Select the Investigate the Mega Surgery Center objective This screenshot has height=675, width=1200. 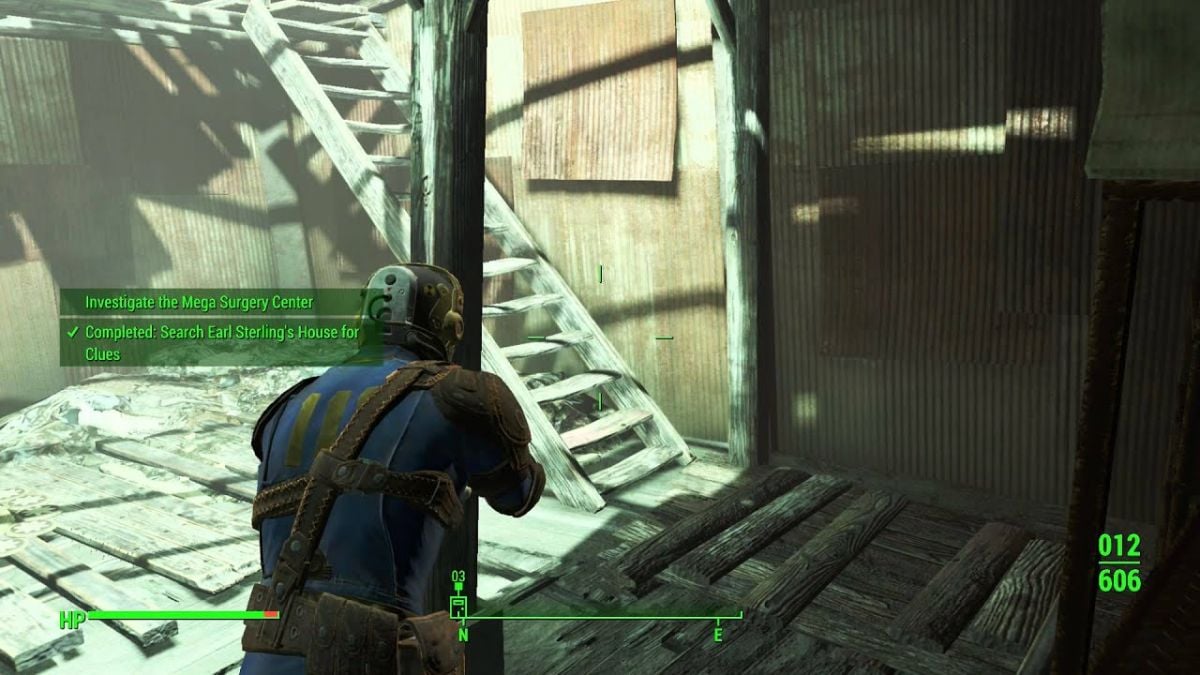pyautogui.click(x=199, y=302)
